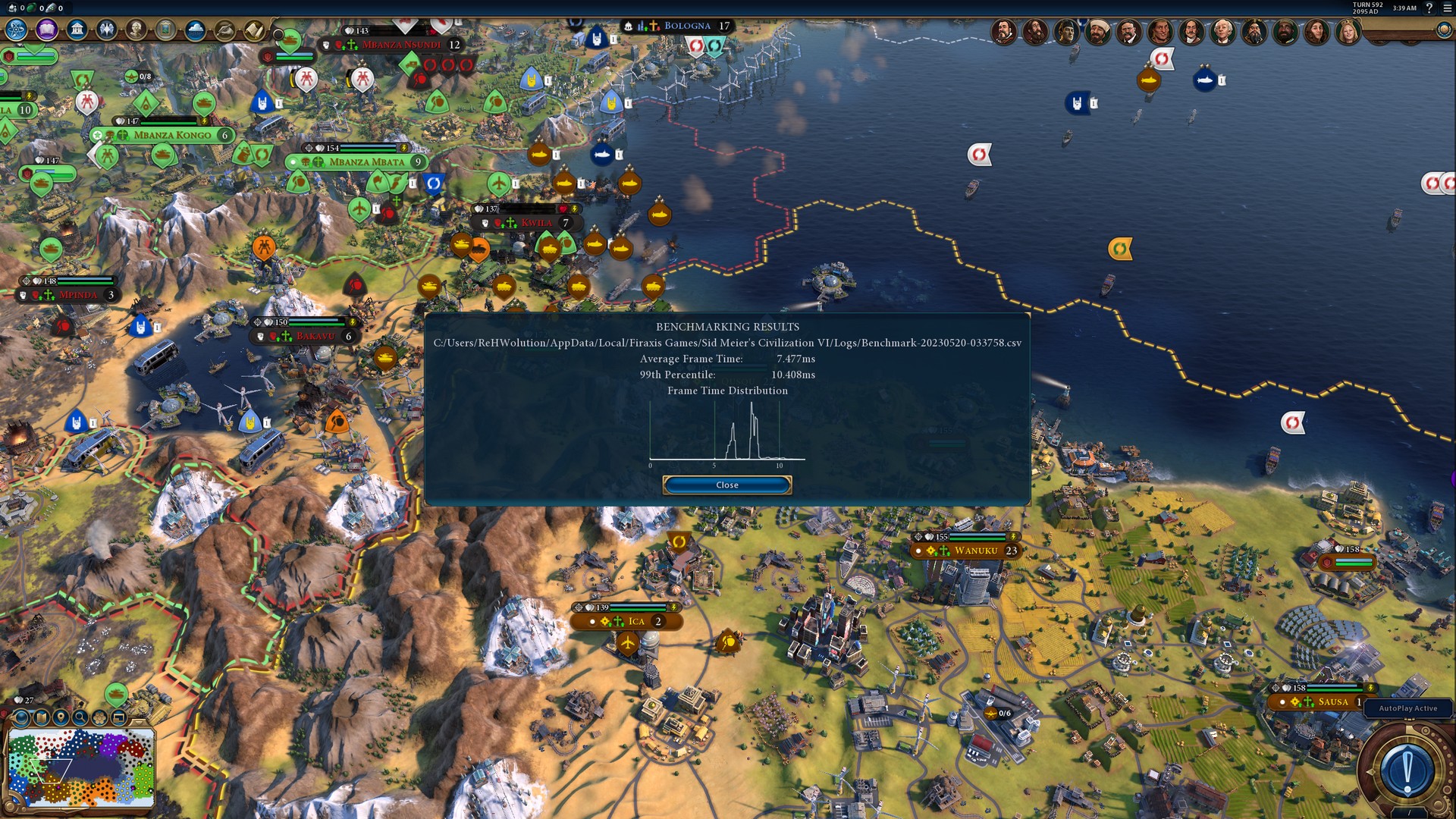Close the Benchmarking Results dialog
Viewport: 1456px width, 819px height.
point(726,485)
